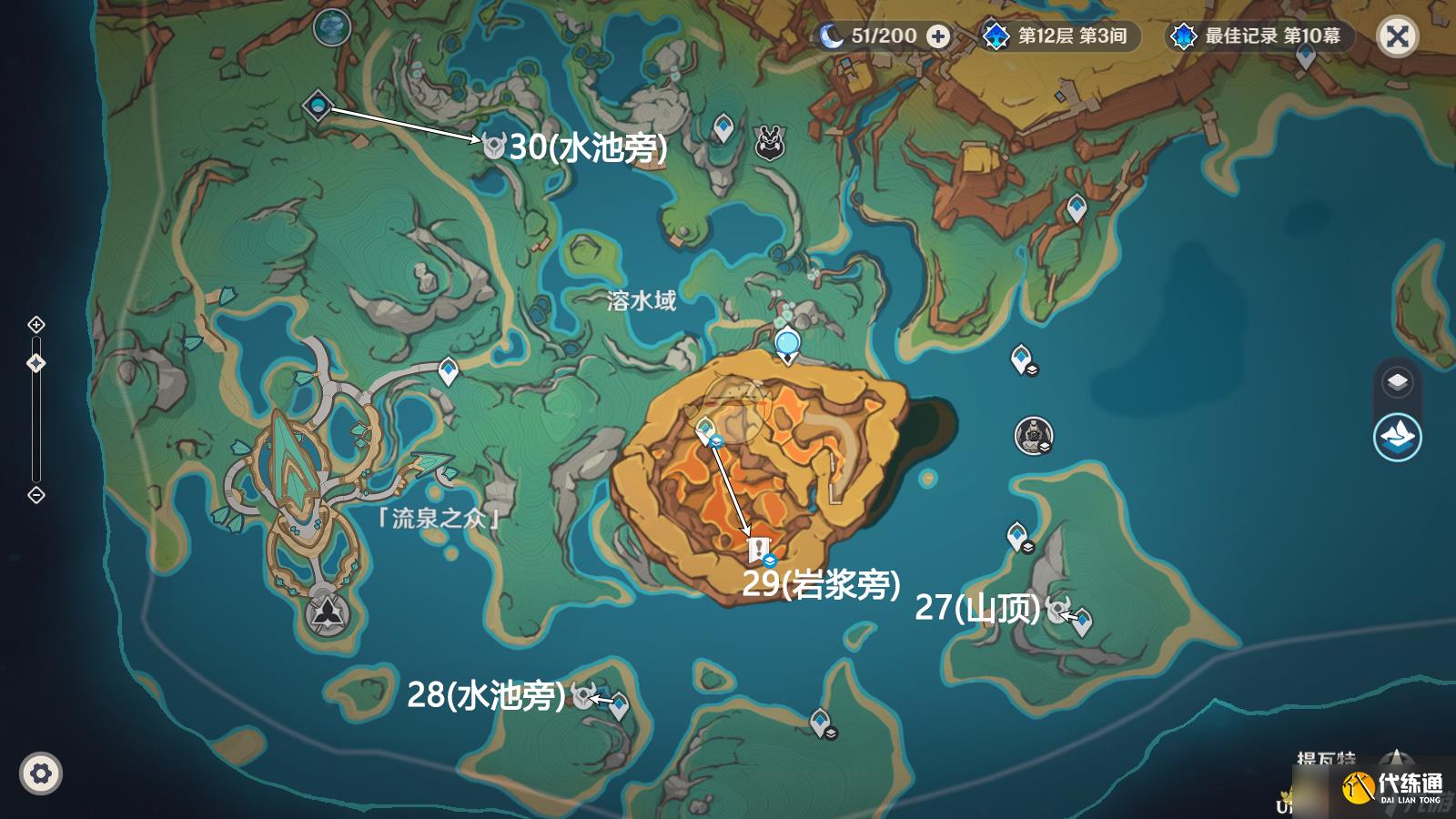1456x819 pixels.
Task: Click the teleport waypoint inside the volcano crater
Action: click(705, 424)
